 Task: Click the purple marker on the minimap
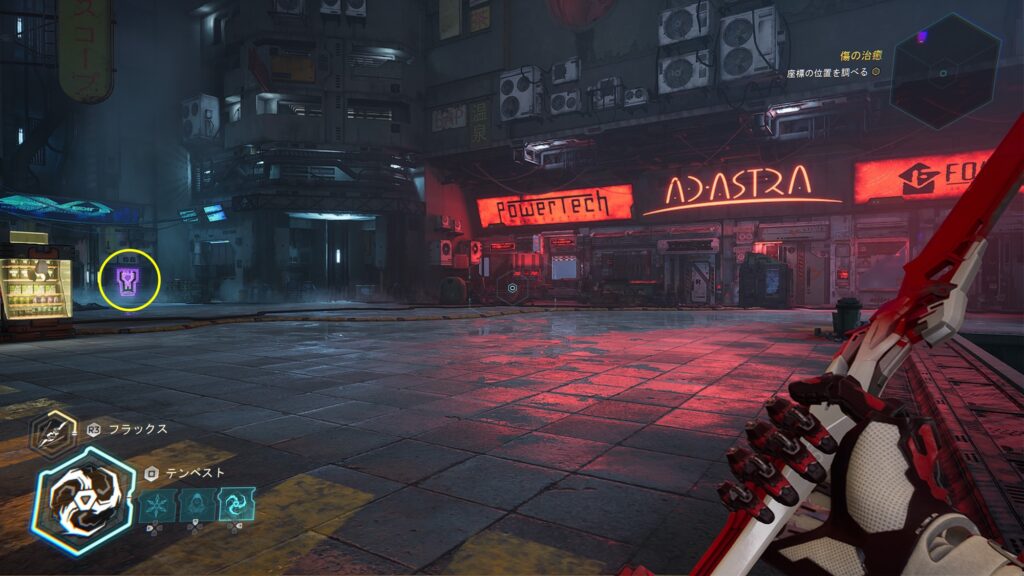(922, 37)
